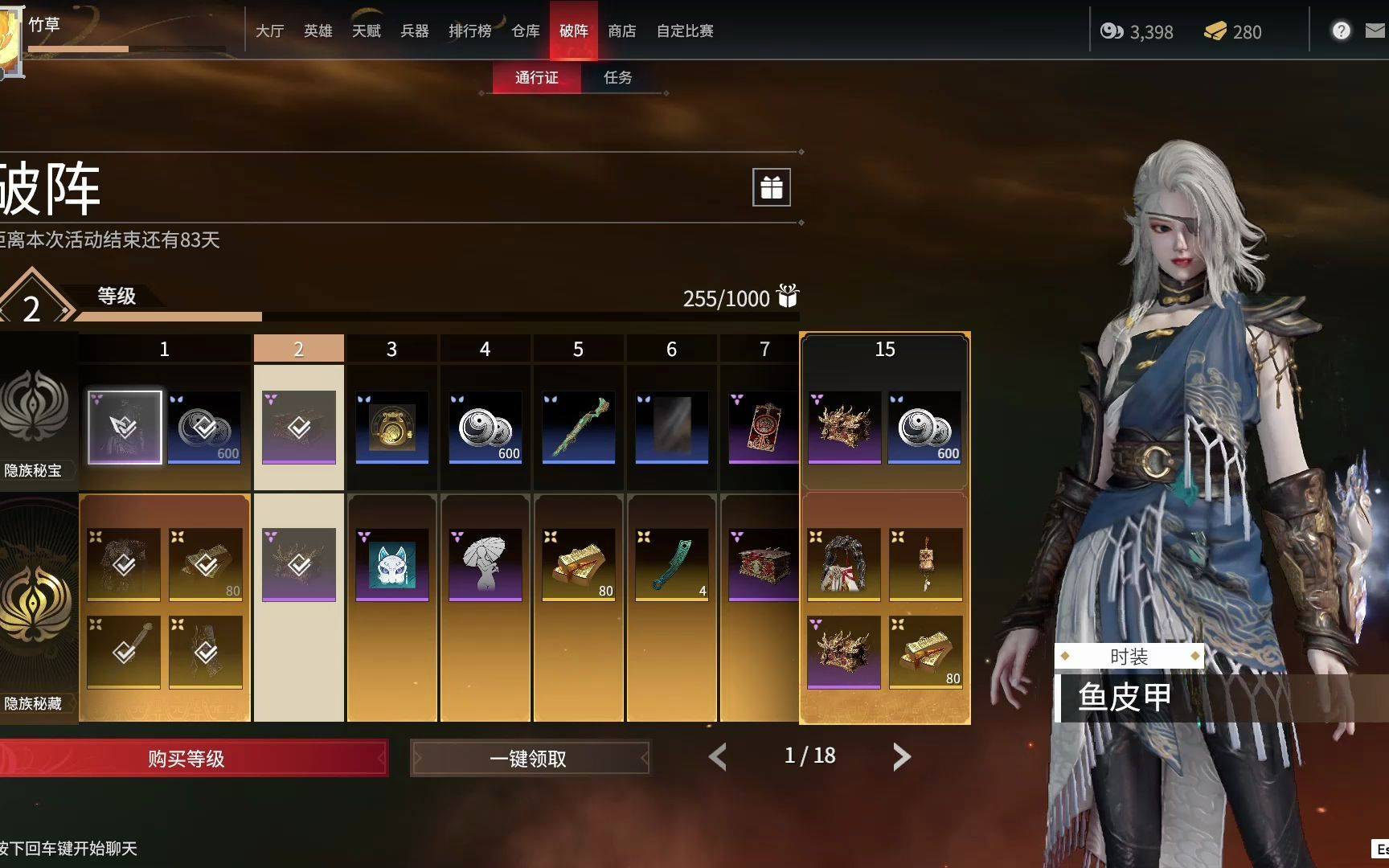Select the 通行证 pass tab
Image resolution: width=1389 pixels, height=868 pixels.
tap(536, 78)
